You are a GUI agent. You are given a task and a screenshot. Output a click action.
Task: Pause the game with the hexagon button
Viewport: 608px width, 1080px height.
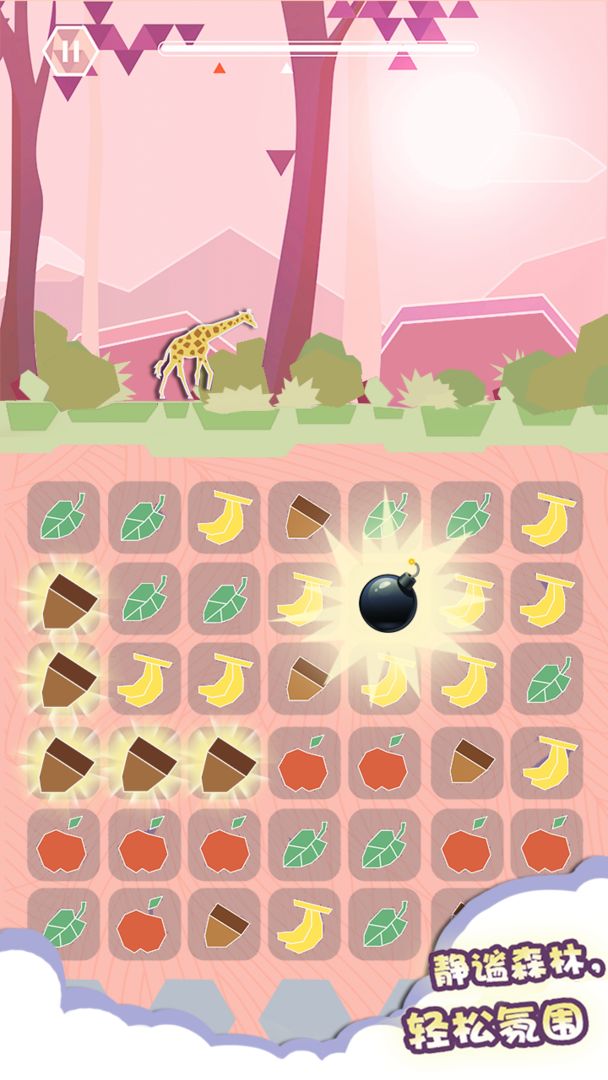click(70, 51)
